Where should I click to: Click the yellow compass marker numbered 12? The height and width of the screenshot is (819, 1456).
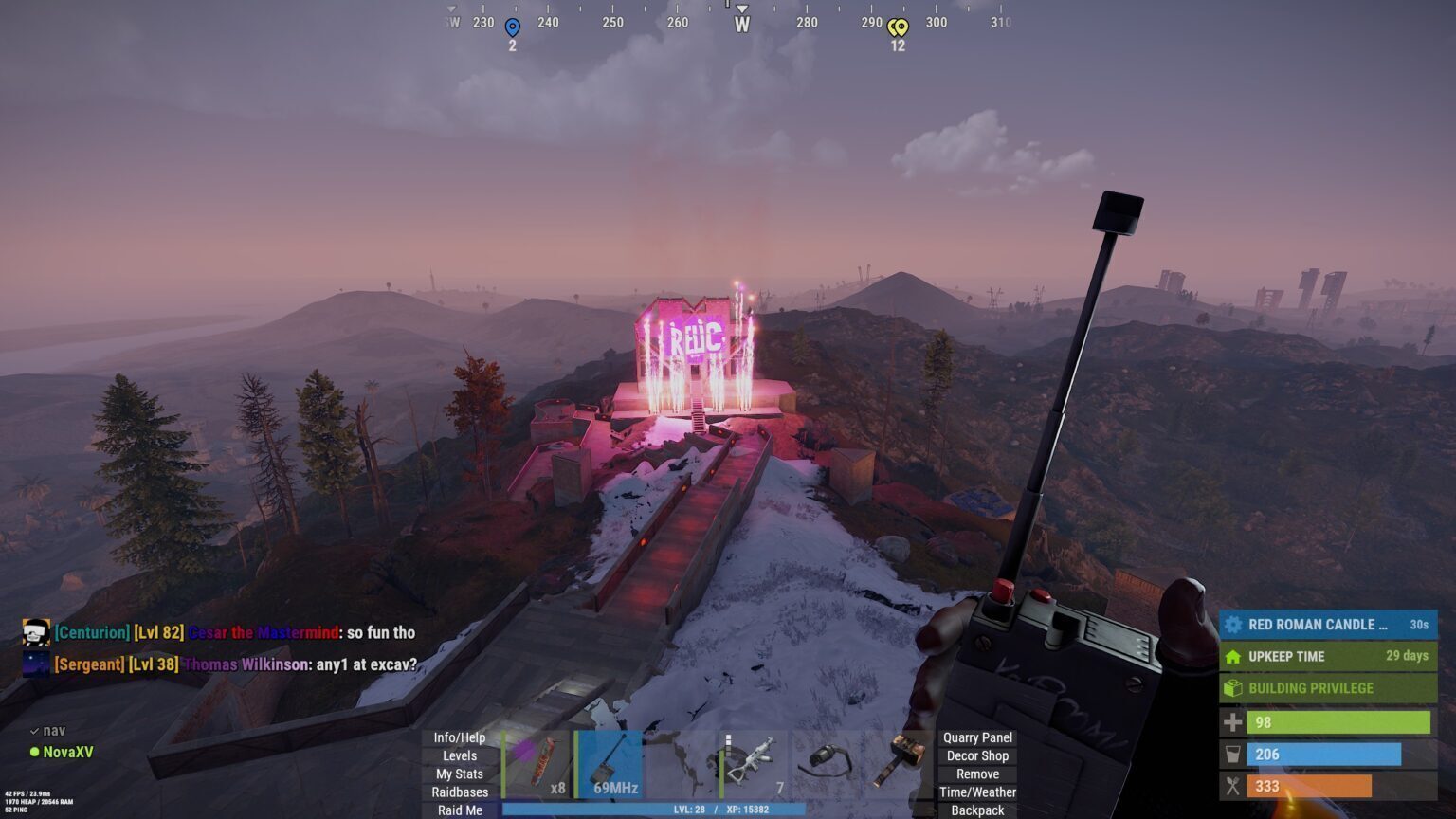(898, 28)
